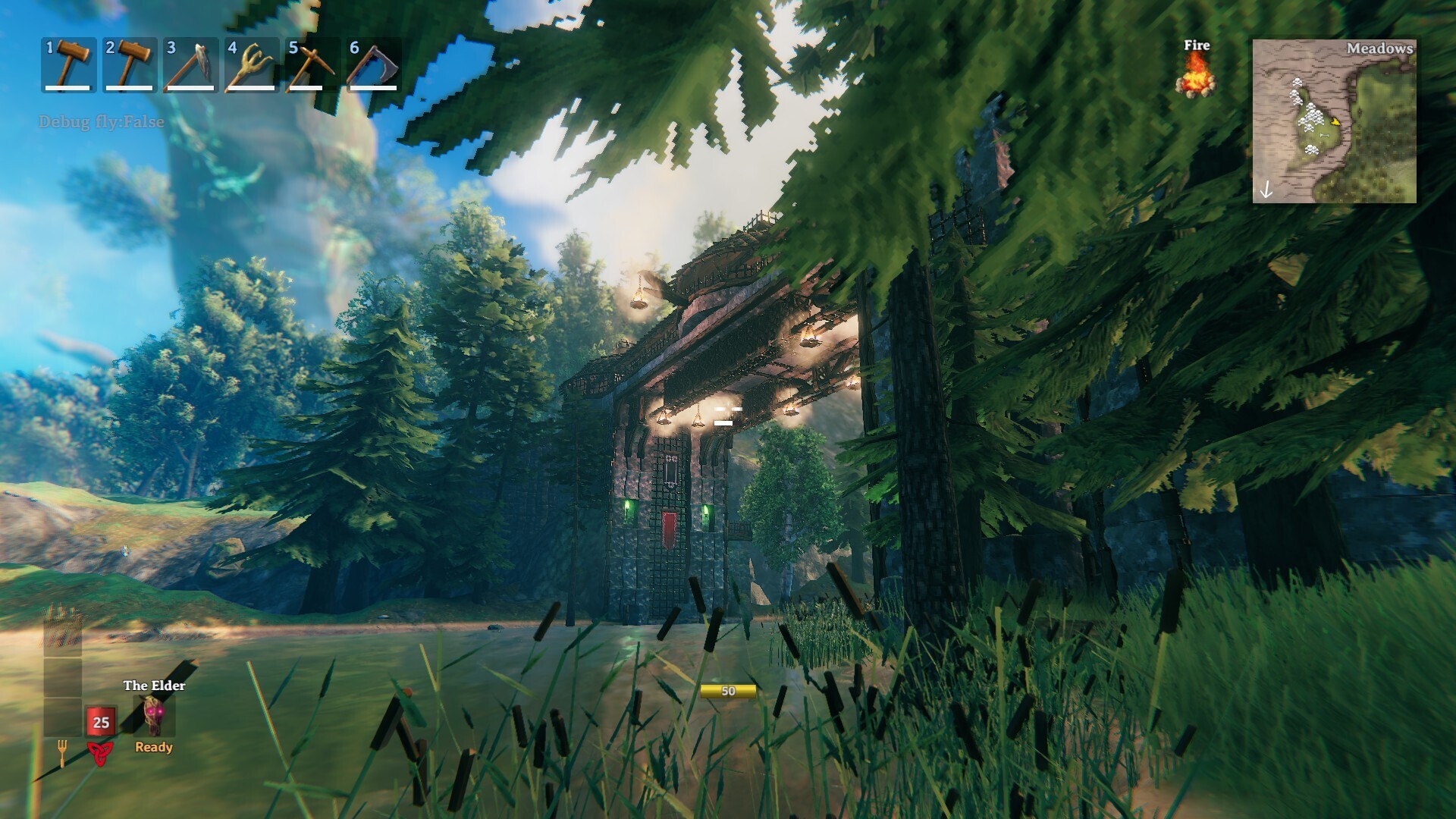1456x819 pixels.
Task: Click an empty food slot above the fork
Action: (62, 716)
